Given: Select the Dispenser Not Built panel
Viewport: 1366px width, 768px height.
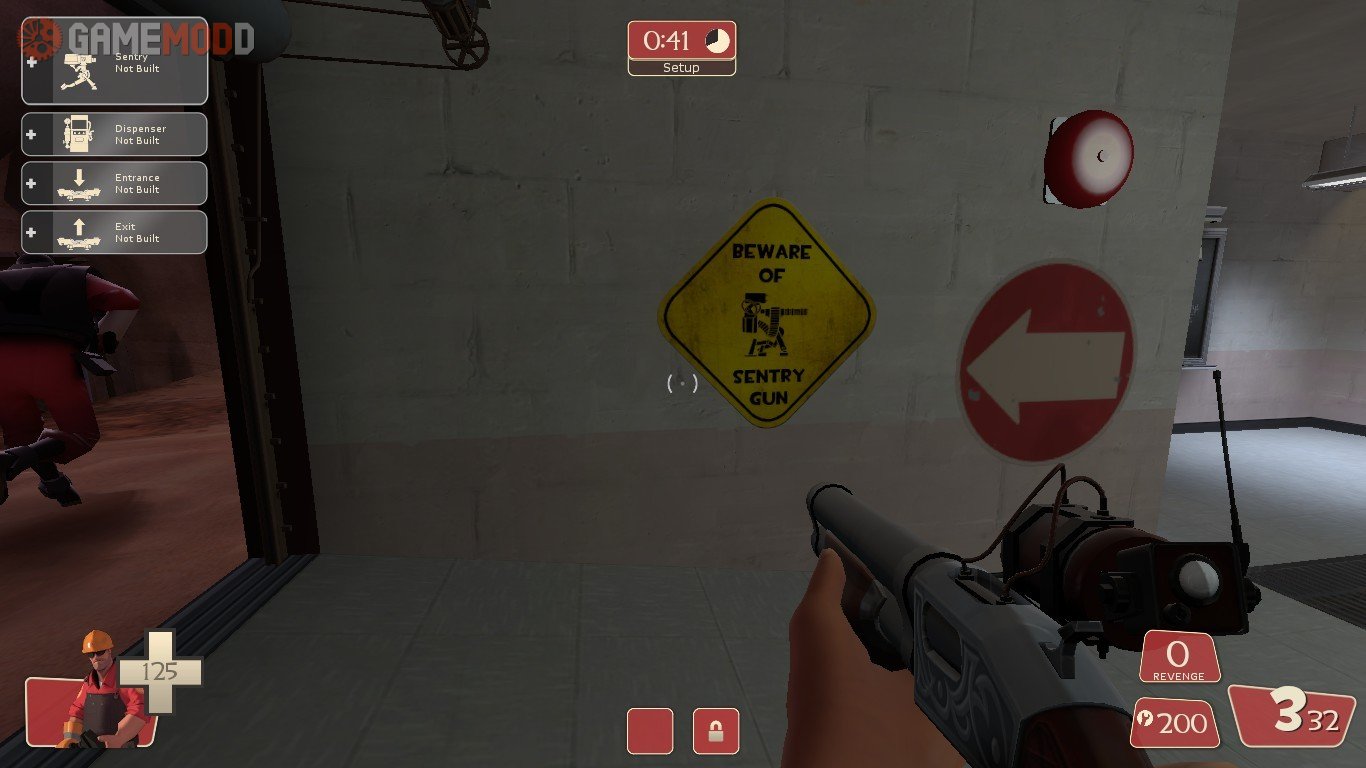Looking at the screenshot, I should 114,134.
